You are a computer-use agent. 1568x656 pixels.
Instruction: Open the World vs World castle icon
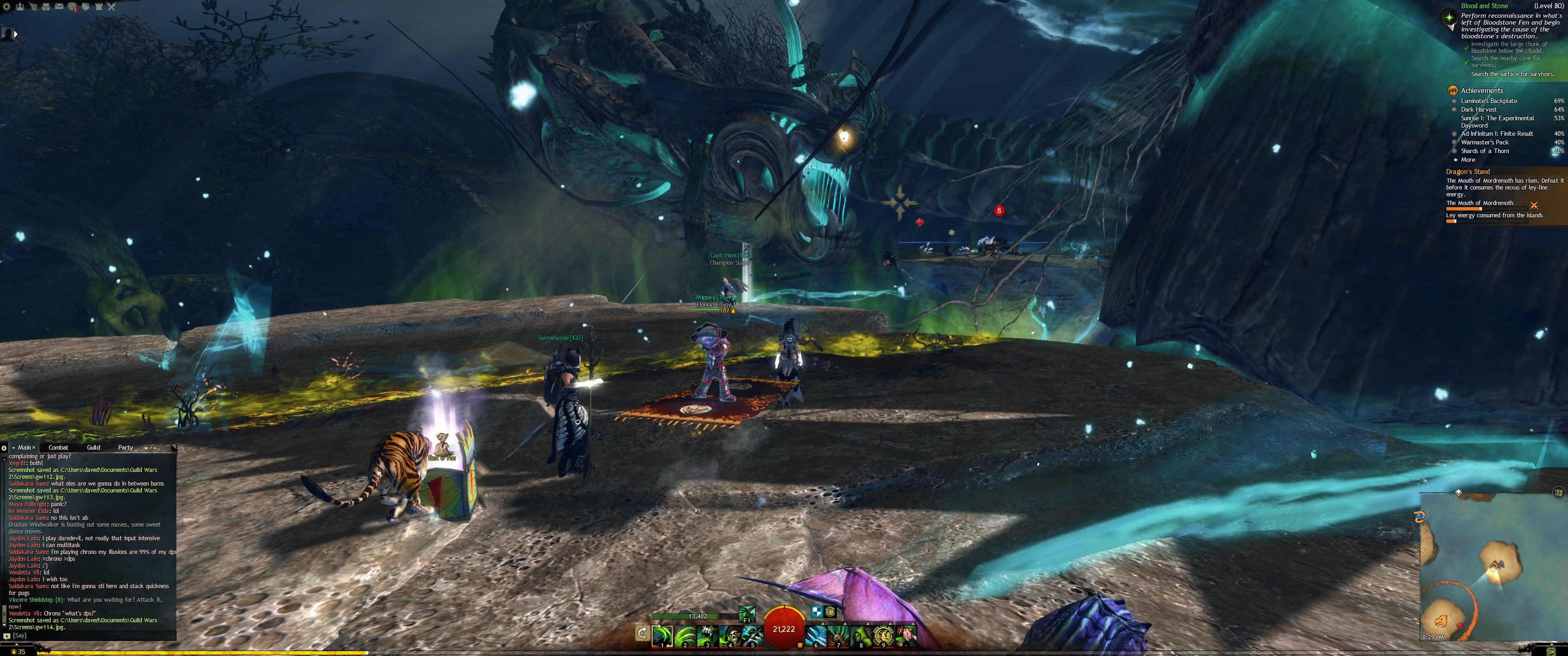98,7
